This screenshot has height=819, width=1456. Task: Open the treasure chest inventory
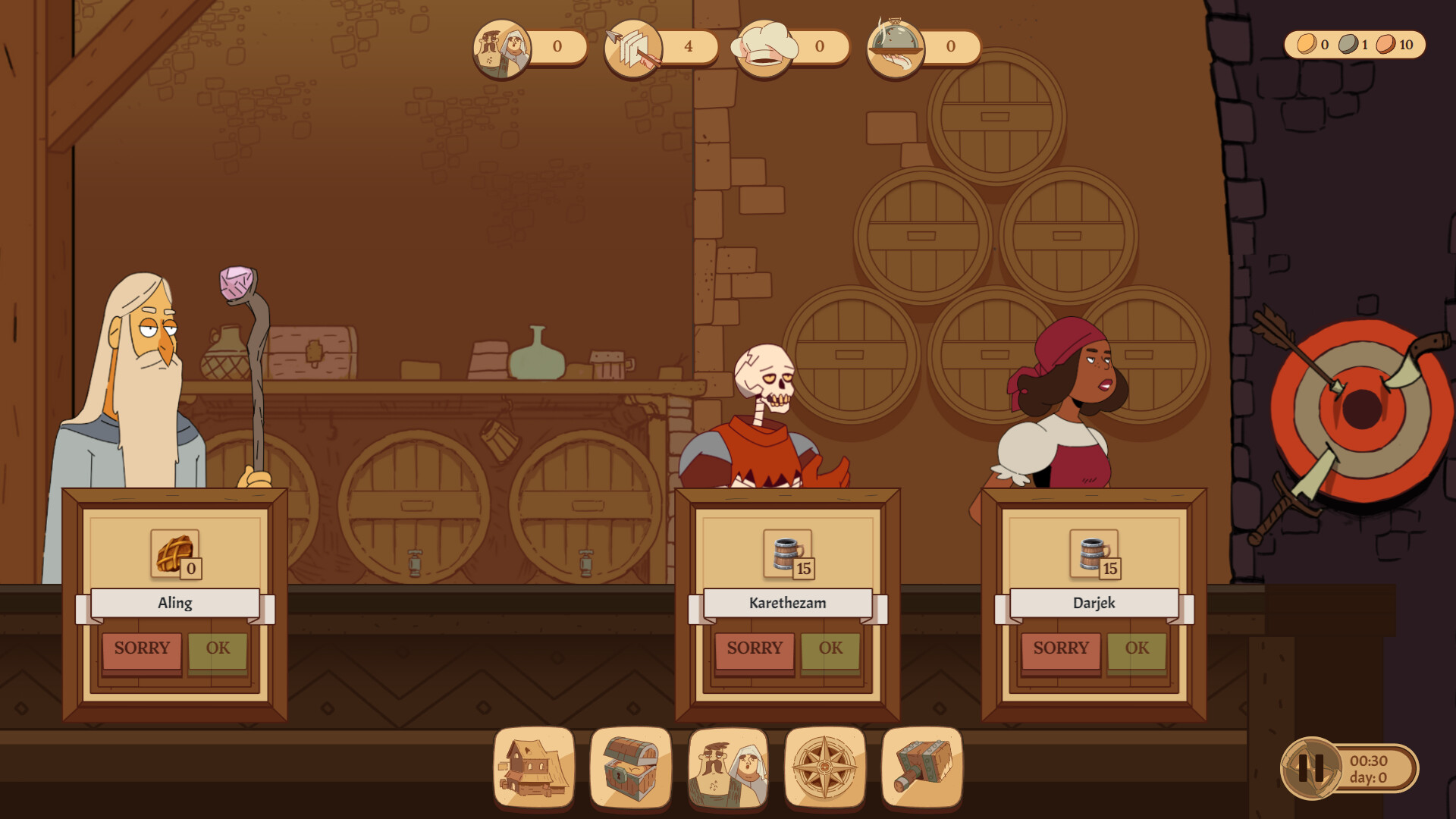[629, 768]
